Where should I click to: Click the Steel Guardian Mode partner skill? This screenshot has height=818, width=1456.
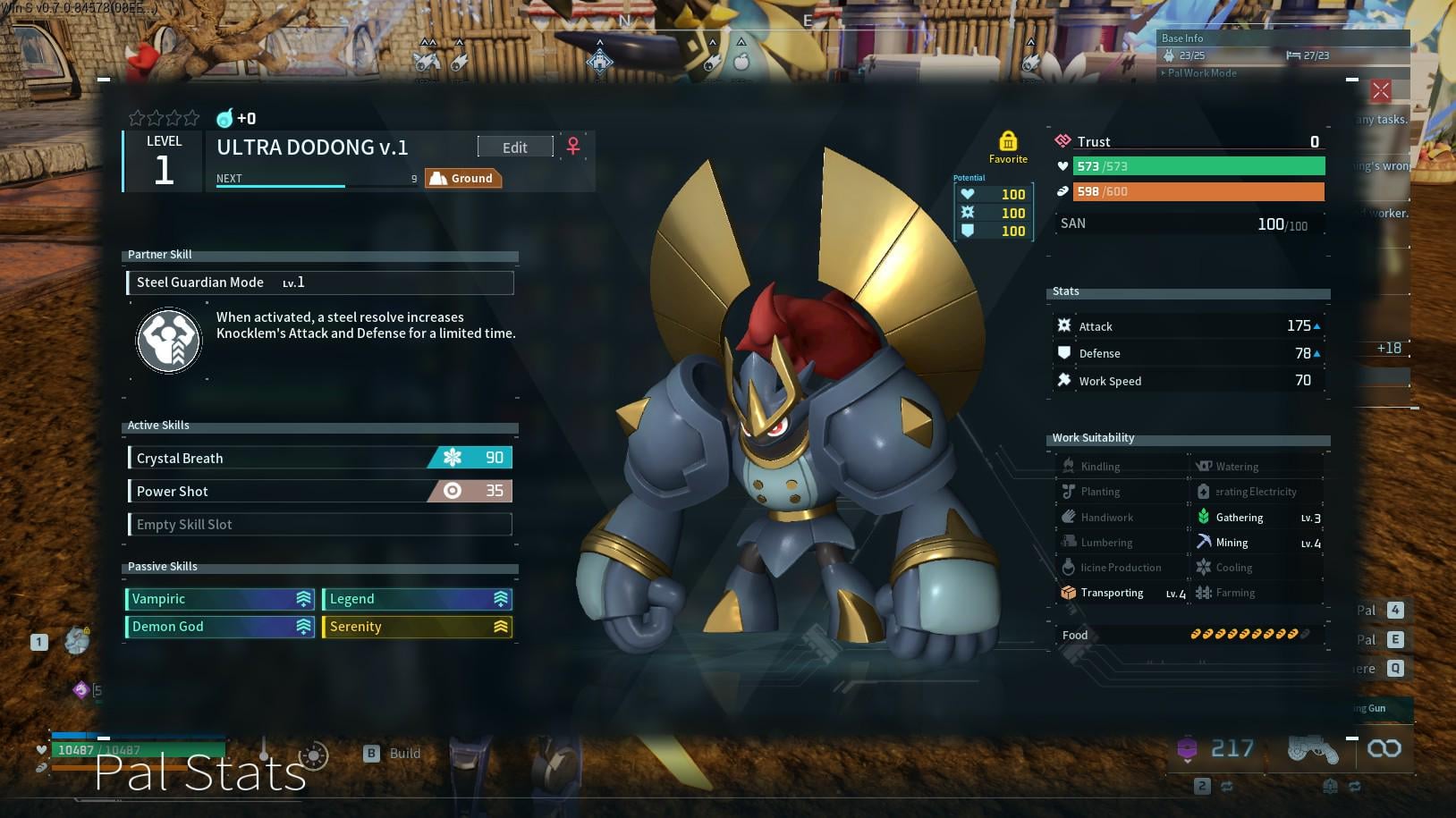pos(320,283)
